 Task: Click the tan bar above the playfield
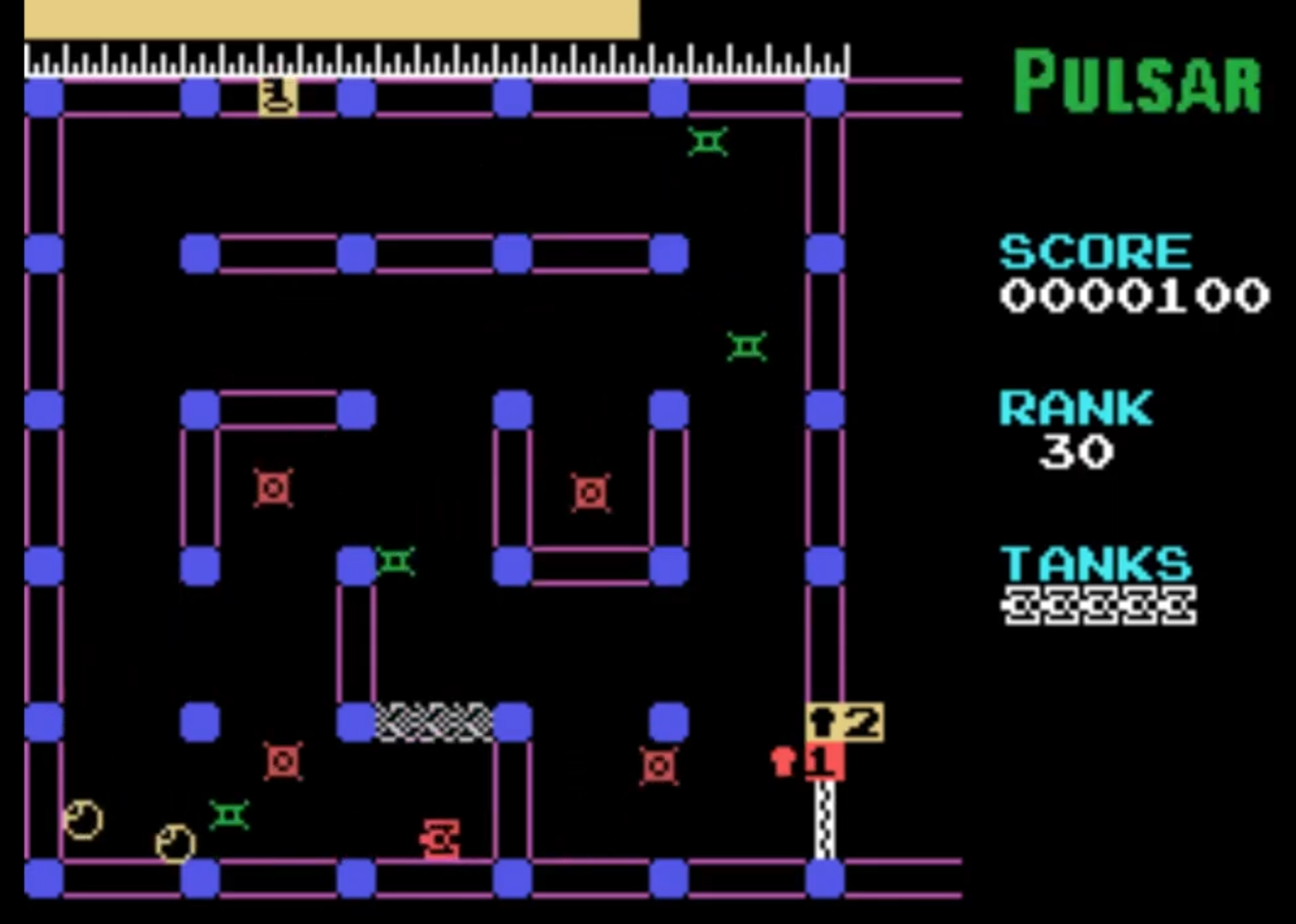(330, 19)
